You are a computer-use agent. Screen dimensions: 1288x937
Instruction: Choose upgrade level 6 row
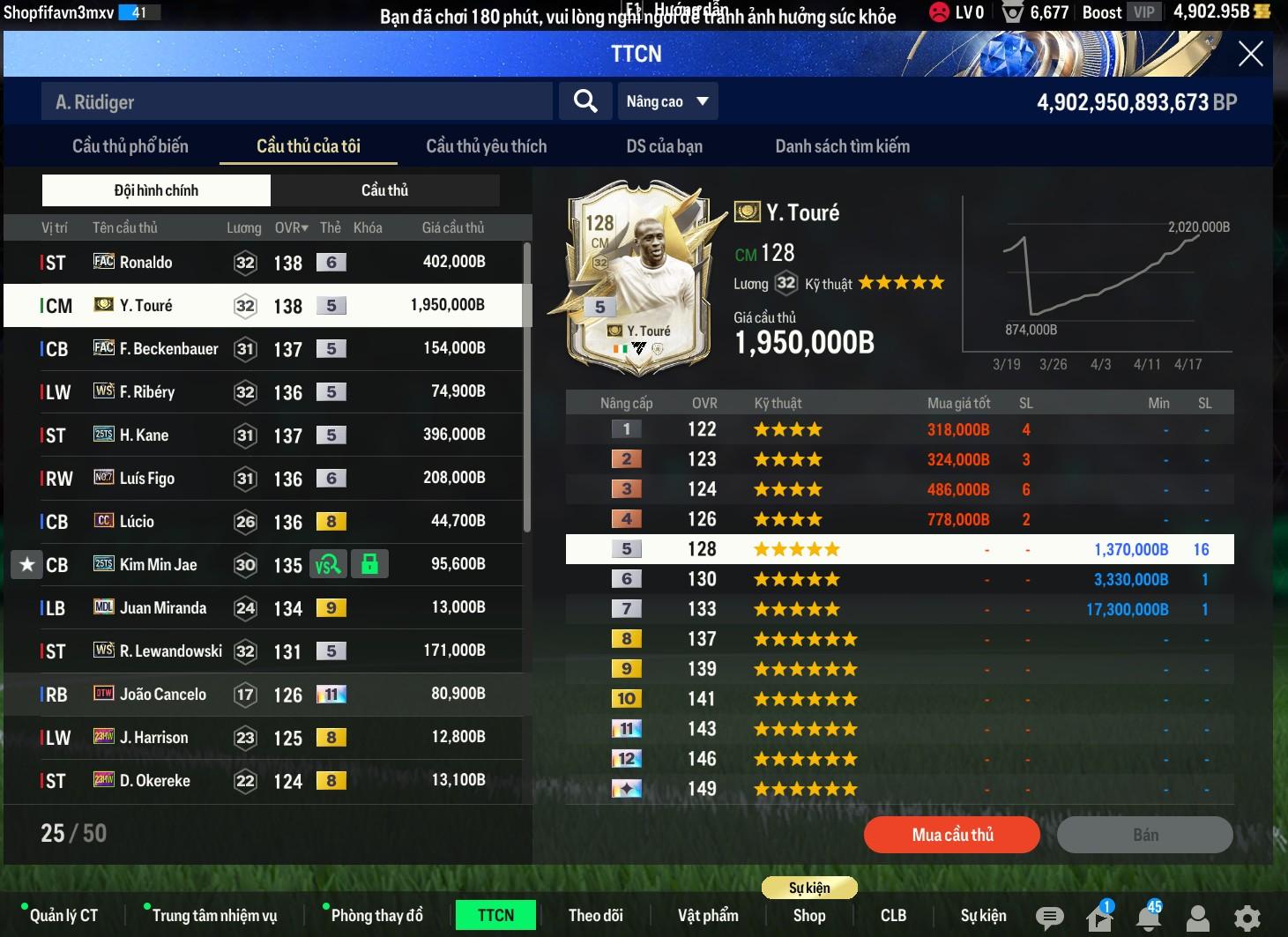(x=899, y=579)
